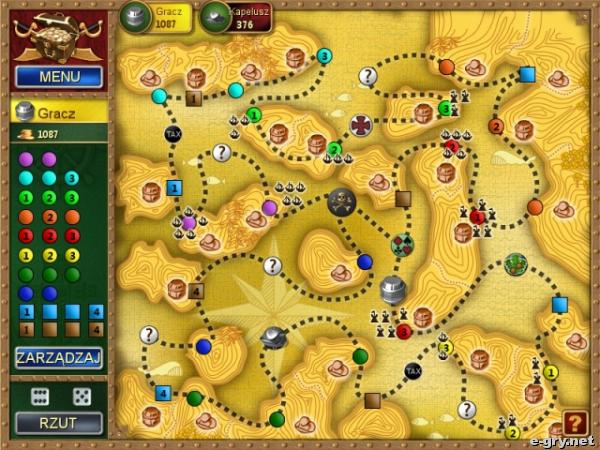Open help with the question mark button
This screenshot has width=600, height=450.
pyautogui.click(x=575, y=423)
